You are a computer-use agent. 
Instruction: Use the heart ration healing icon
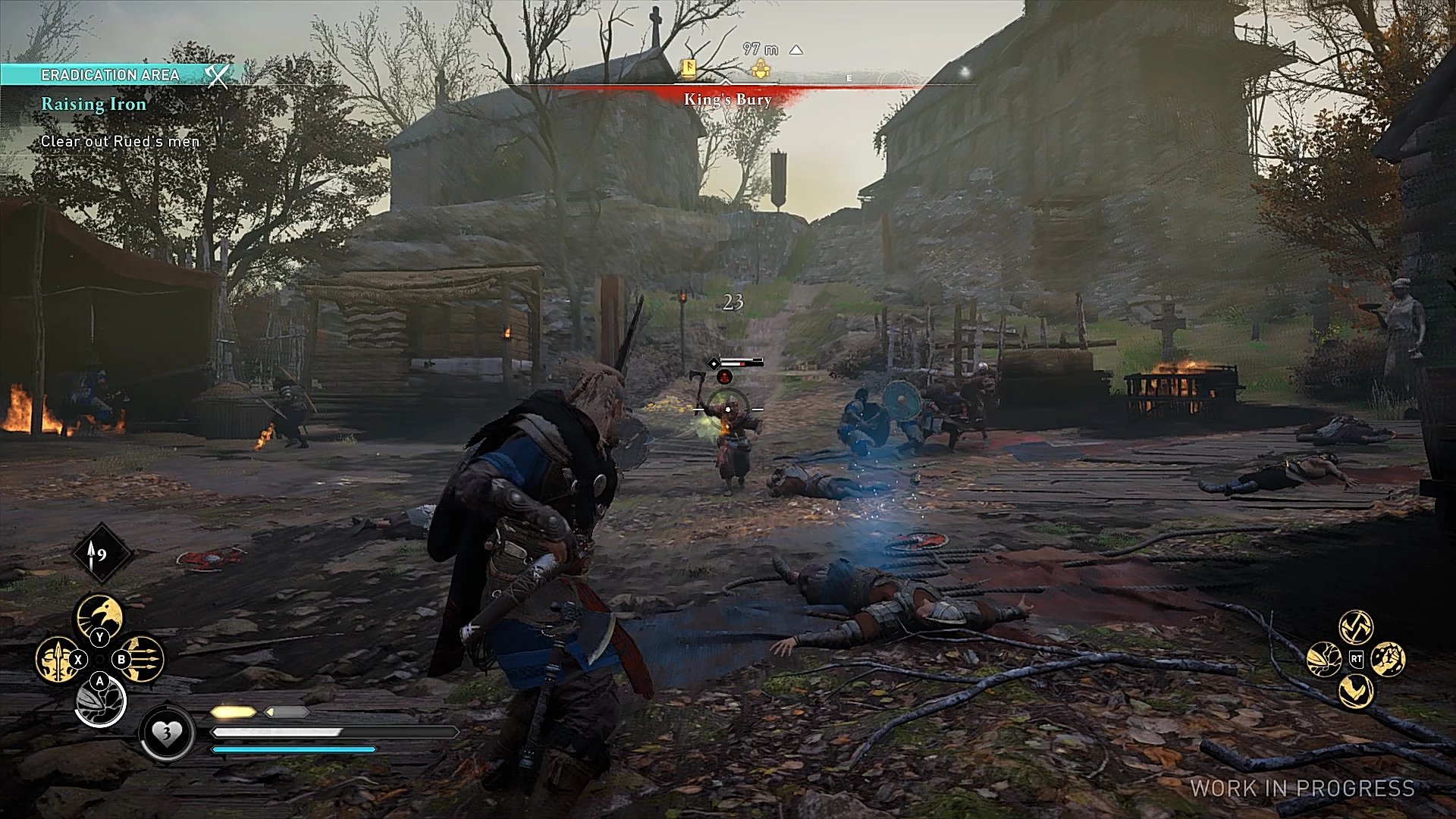[166, 733]
